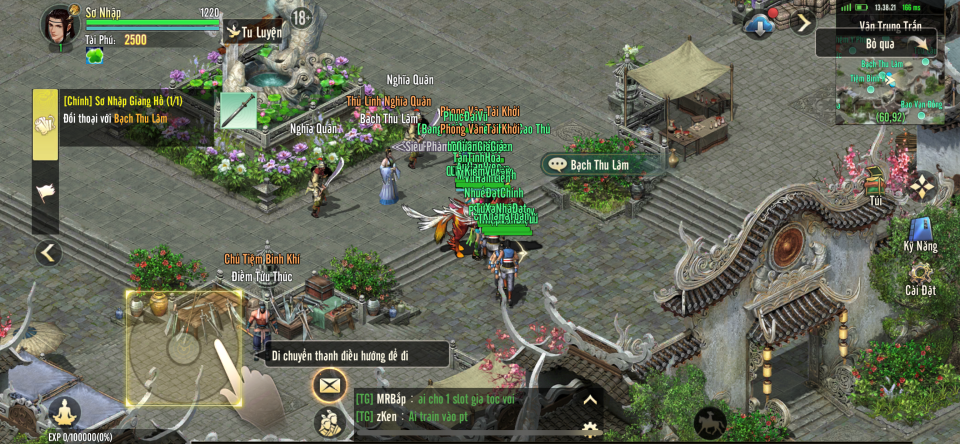960x444 pixels.
Task: Select the sword item icon
Action: click(238, 110)
